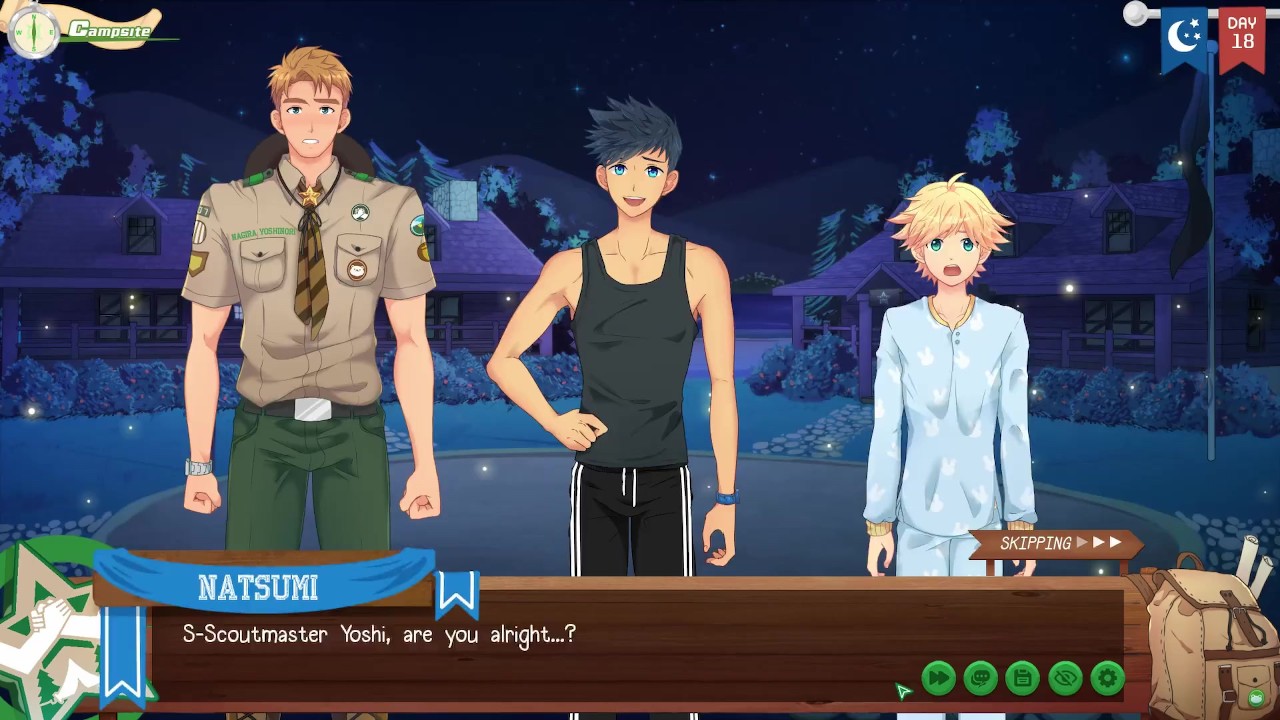1280x720 pixels.
Task: Open the dialogue history log
Action: click(980, 678)
